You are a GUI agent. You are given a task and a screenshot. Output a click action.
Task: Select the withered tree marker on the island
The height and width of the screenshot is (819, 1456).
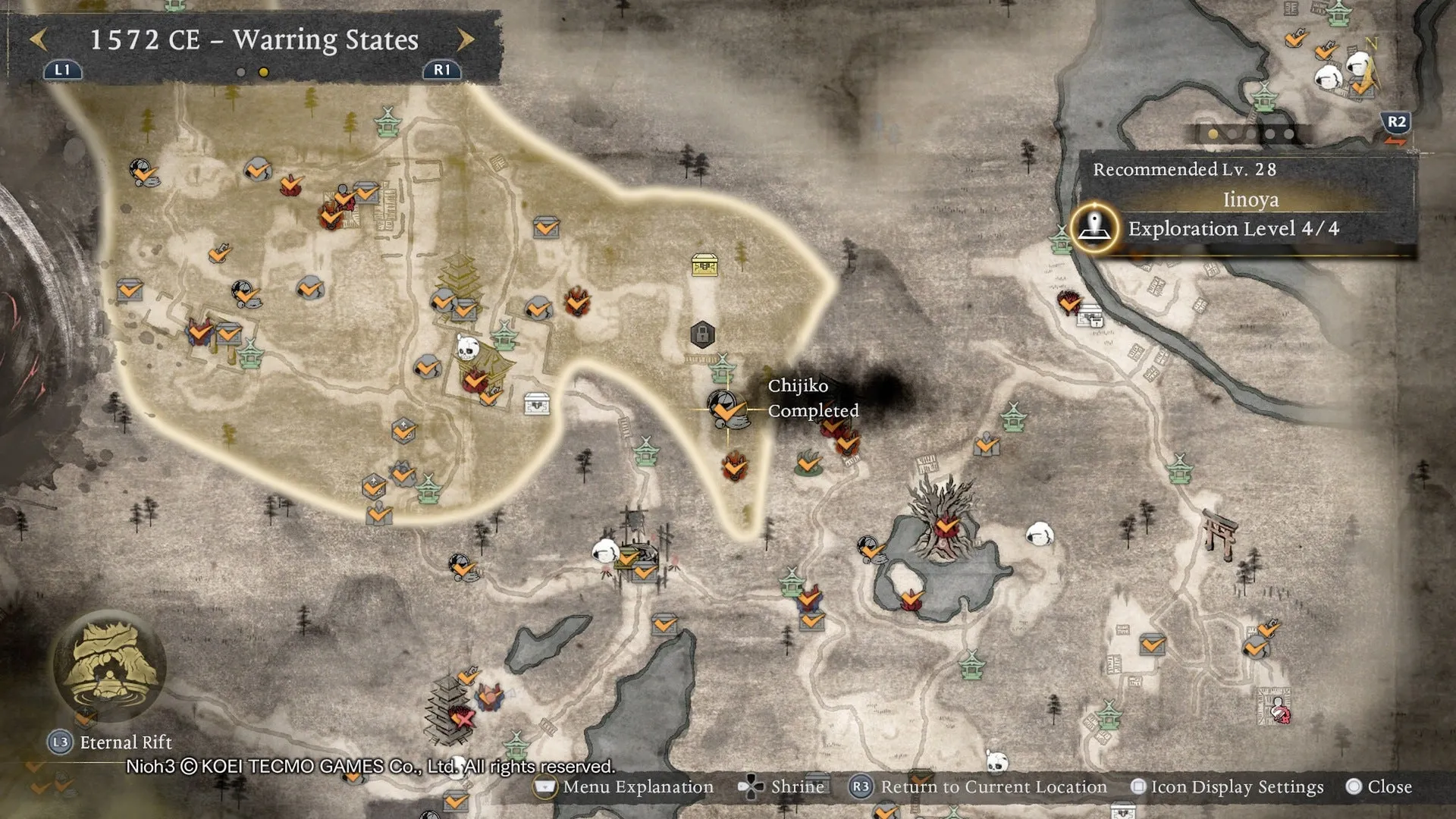tap(944, 516)
